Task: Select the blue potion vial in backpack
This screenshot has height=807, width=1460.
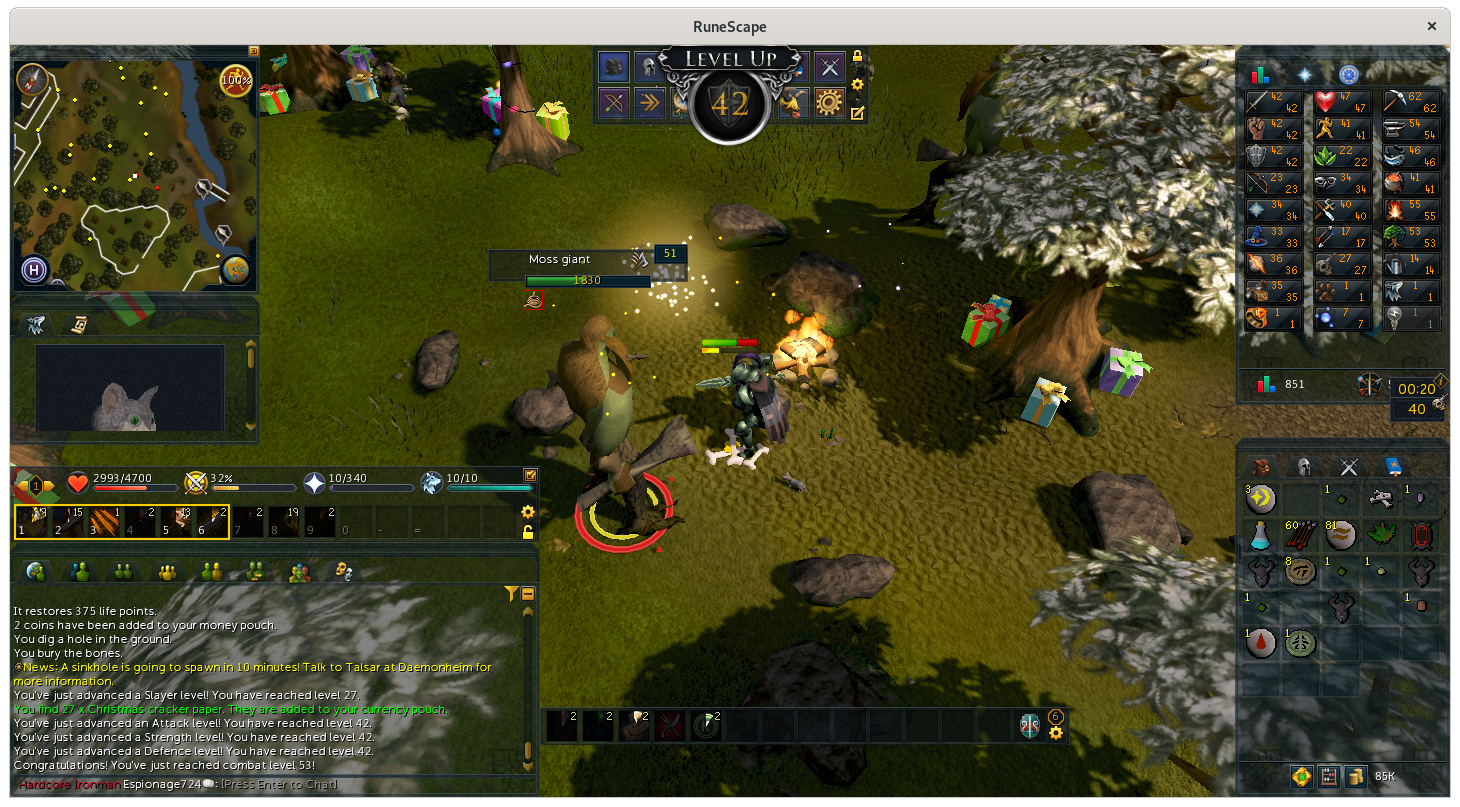Action: click(x=1261, y=536)
